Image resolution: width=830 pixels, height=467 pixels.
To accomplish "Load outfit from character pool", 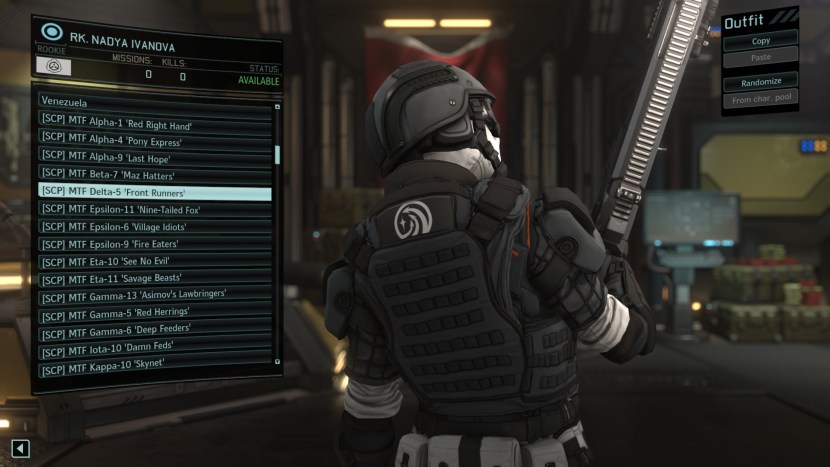I will 760,99.
